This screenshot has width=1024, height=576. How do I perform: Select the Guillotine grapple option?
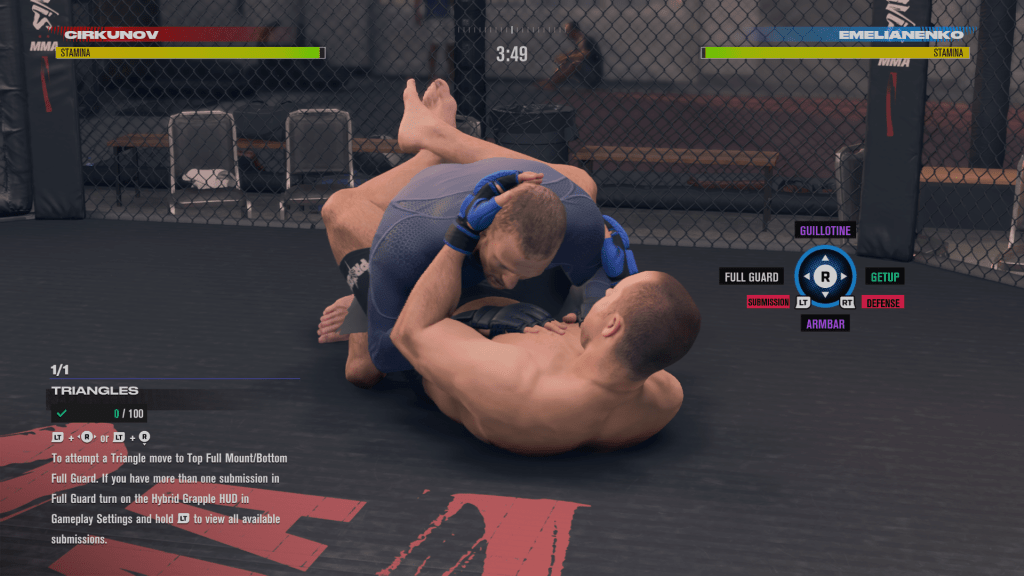tap(825, 230)
